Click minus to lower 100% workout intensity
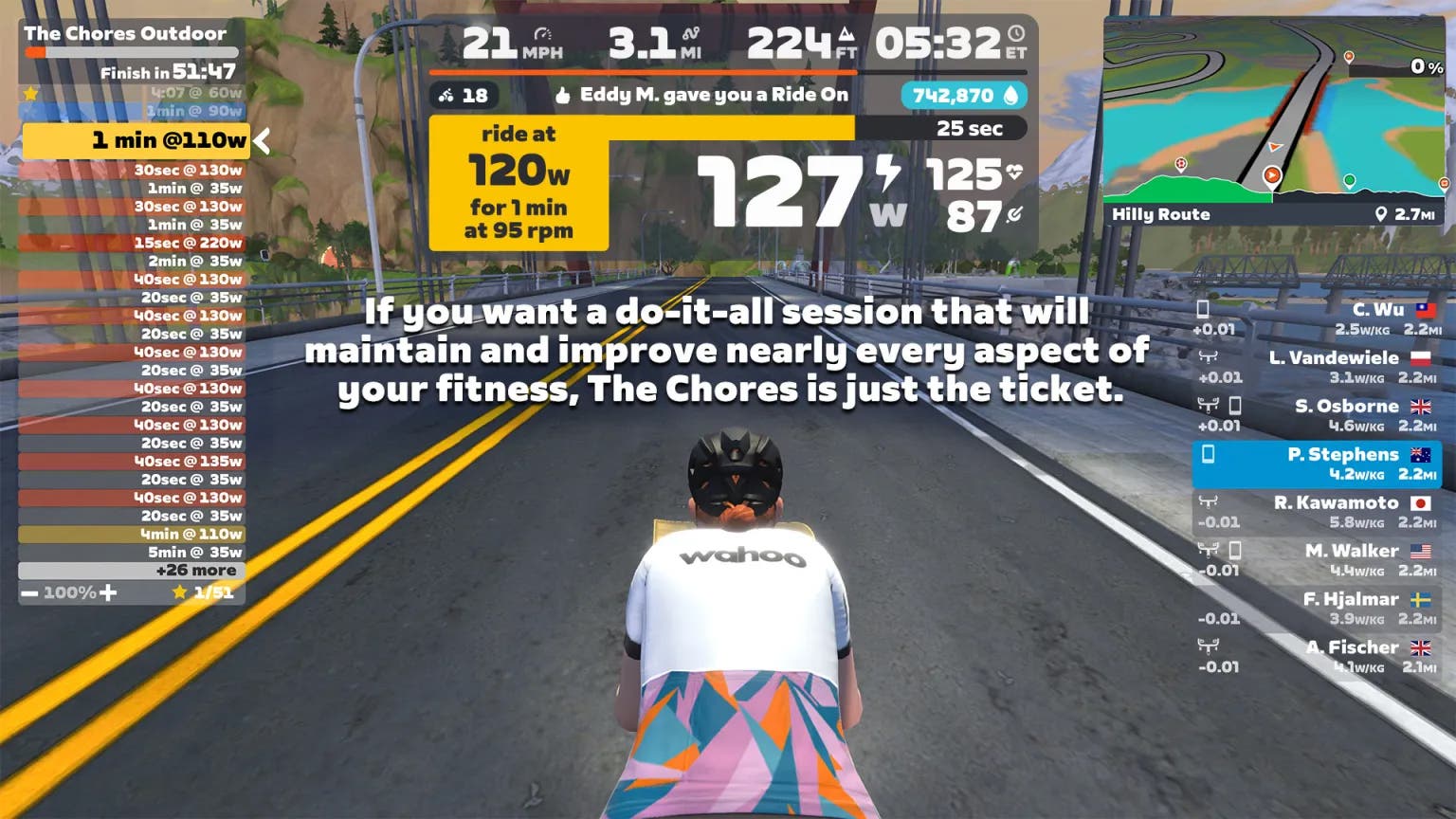The height and width of the screenshot is (819, 1456). tap(27, 591)
